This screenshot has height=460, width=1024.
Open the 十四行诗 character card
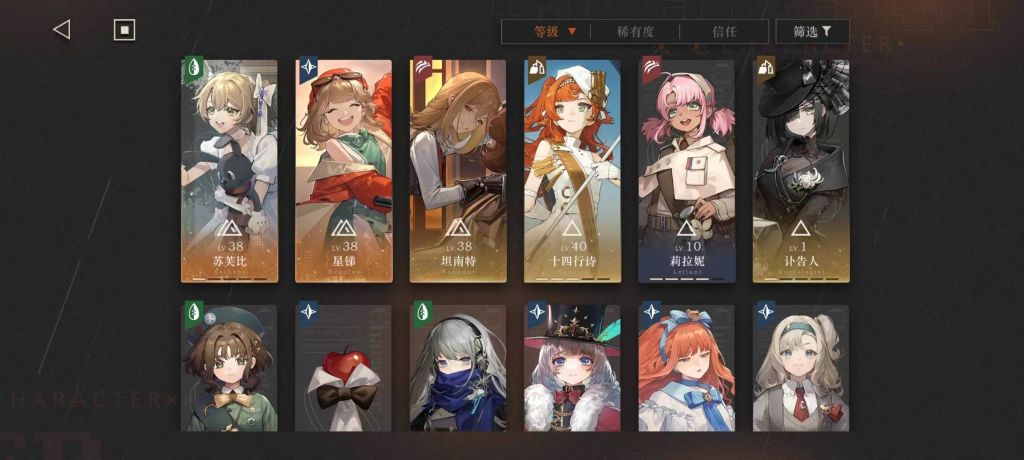(x=572, y=170)
